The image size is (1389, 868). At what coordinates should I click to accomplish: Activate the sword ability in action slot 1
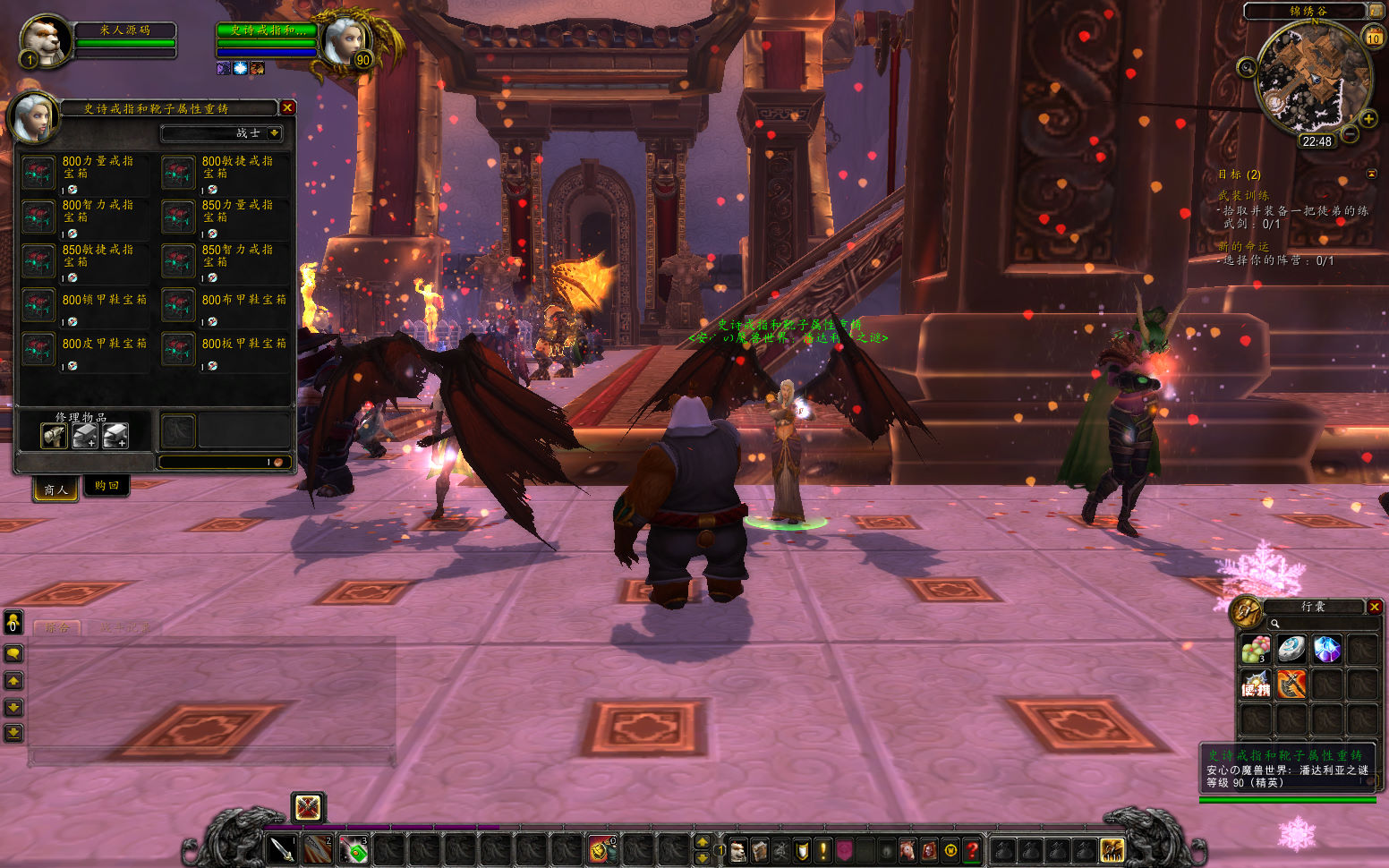point(282,848)
